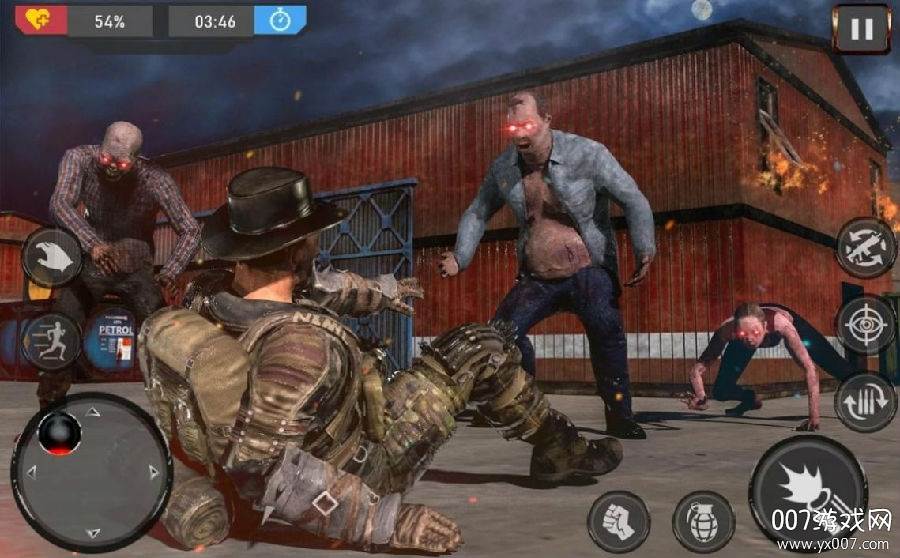The height and width of the screenshot is (558, 900).
Task: Toggle the crosshair aim button
Action: coord(865,324)
